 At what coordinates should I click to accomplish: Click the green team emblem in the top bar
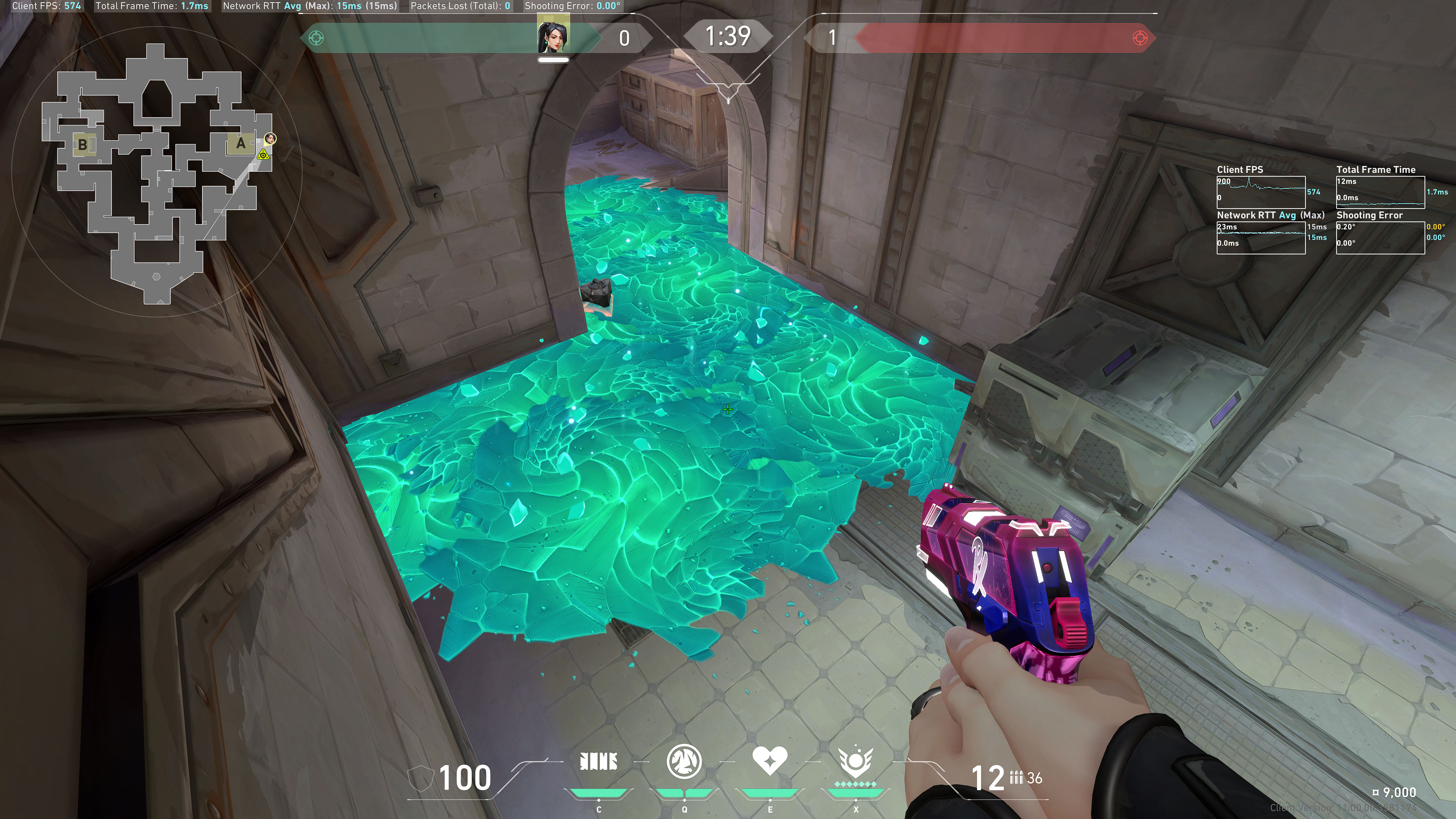click(317, 38)
